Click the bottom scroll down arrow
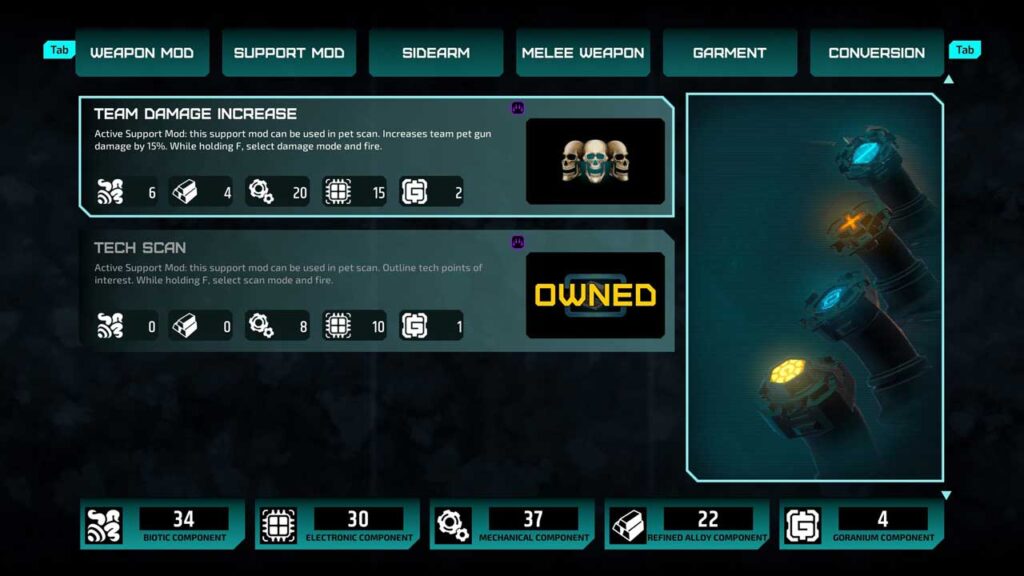The width and height of the screenshot is (1024, 576). [x=946, y=495]
